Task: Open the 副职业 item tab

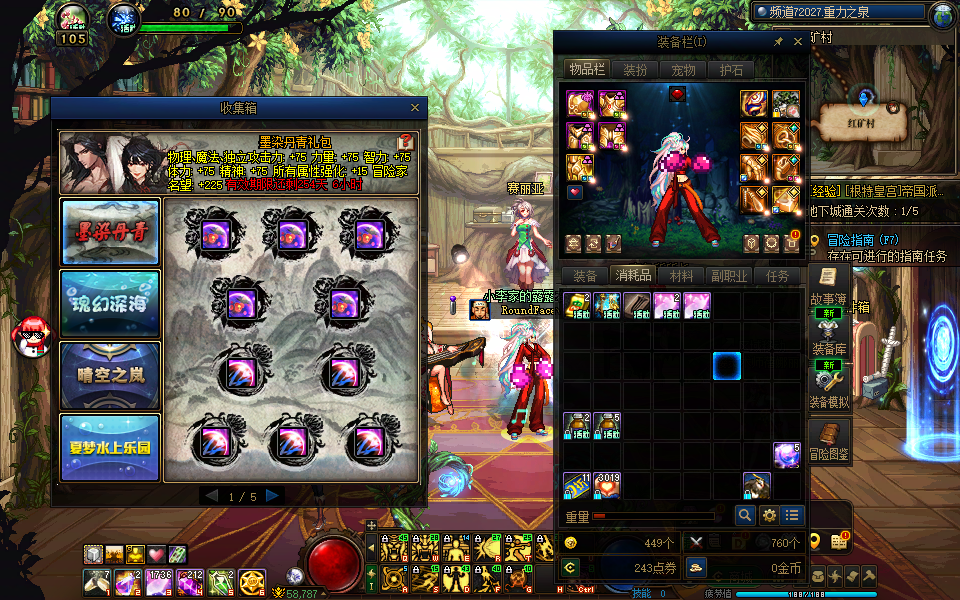Action: coord(729,276)
